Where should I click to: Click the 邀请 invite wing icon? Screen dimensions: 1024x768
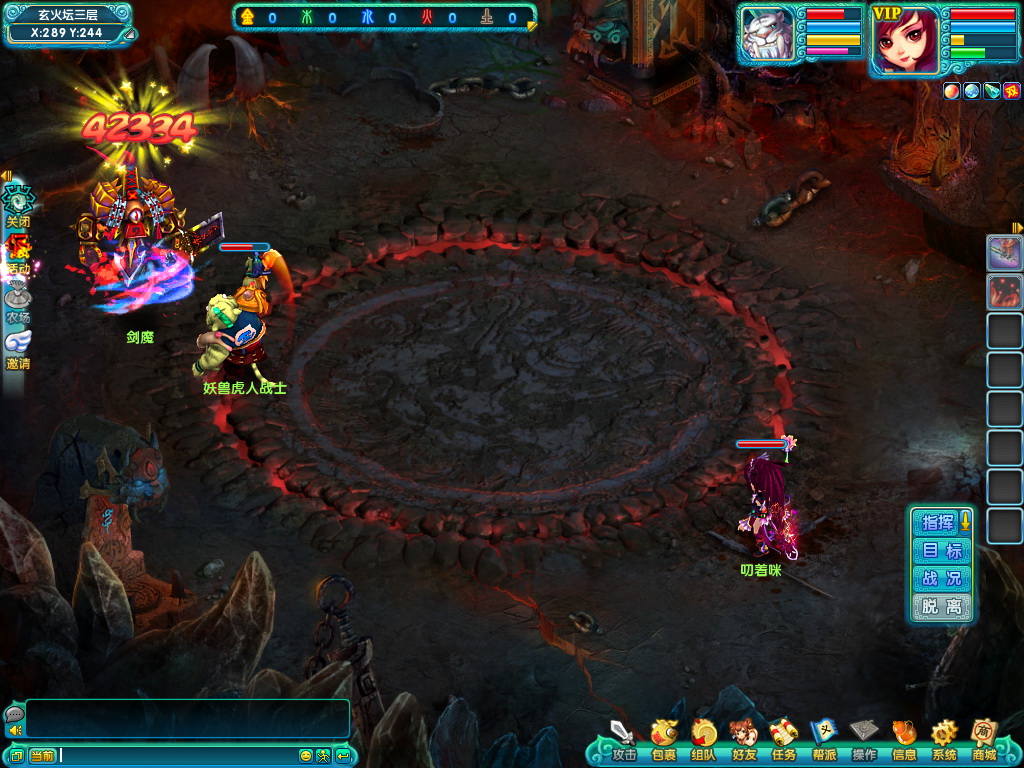(x=18, y=346)
